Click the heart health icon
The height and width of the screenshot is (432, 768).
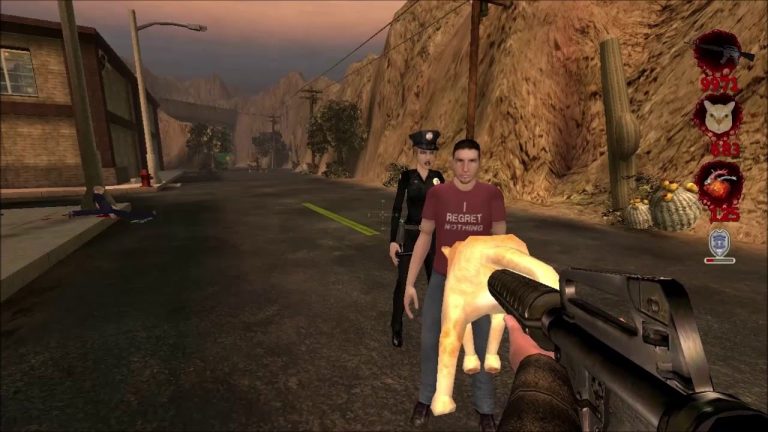click(718, 185)
